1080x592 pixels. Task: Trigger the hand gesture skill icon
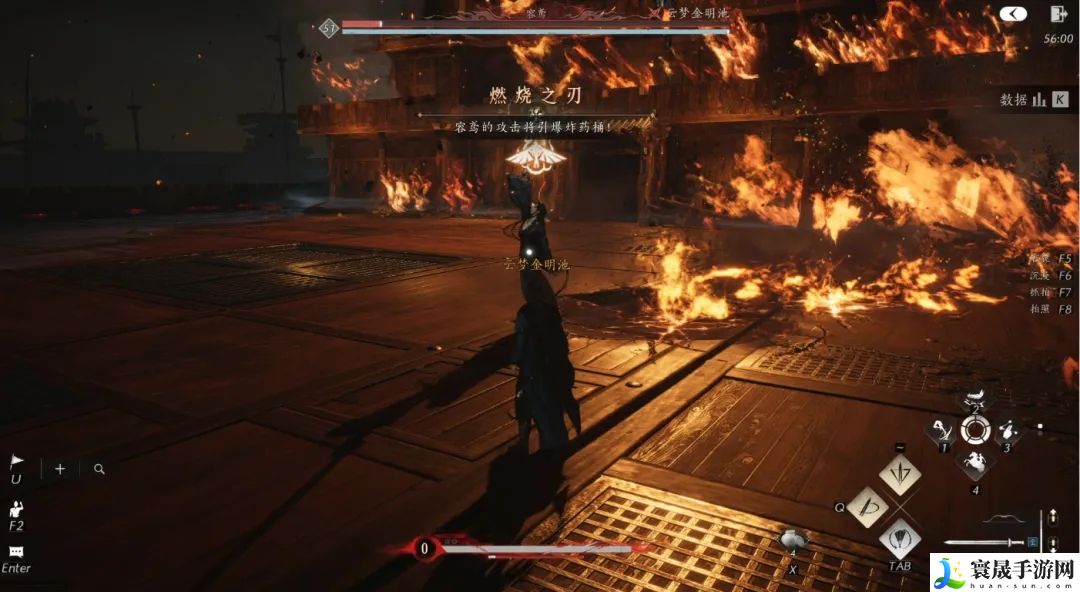[x=1007, y=430]
